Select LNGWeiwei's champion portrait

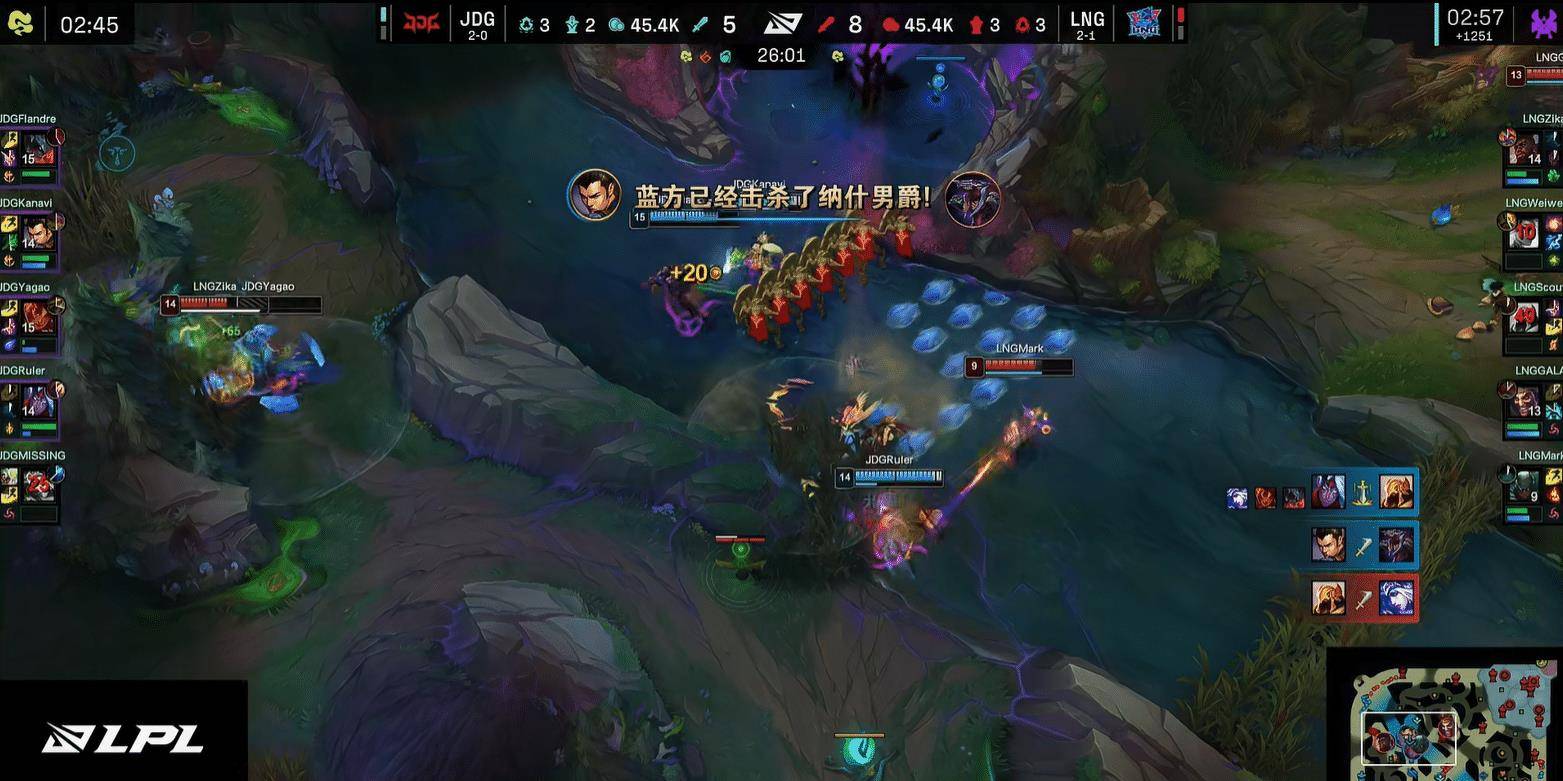tap(1527, 236)
